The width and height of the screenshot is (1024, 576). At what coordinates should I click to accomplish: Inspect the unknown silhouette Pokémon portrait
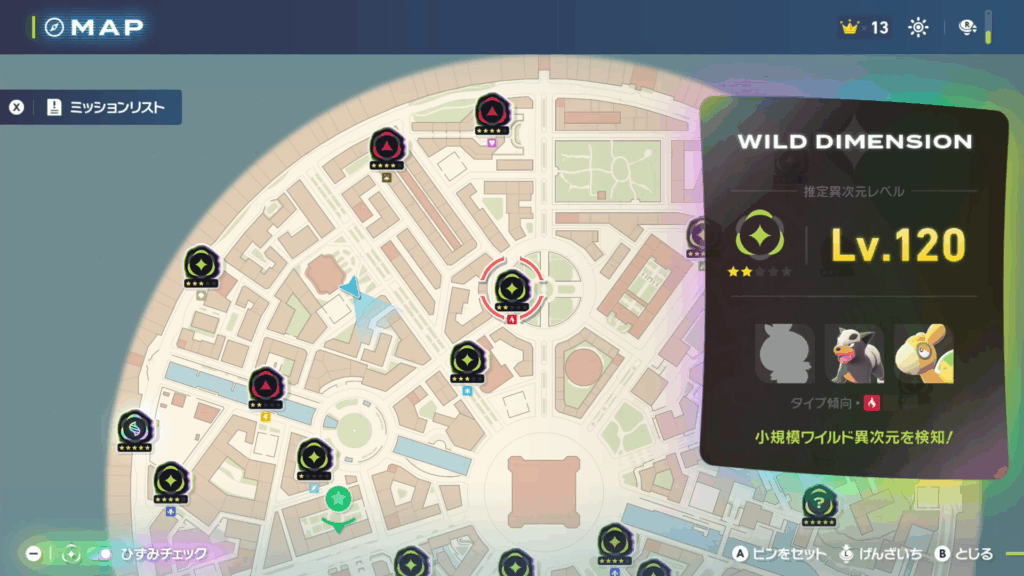point(785,354)
